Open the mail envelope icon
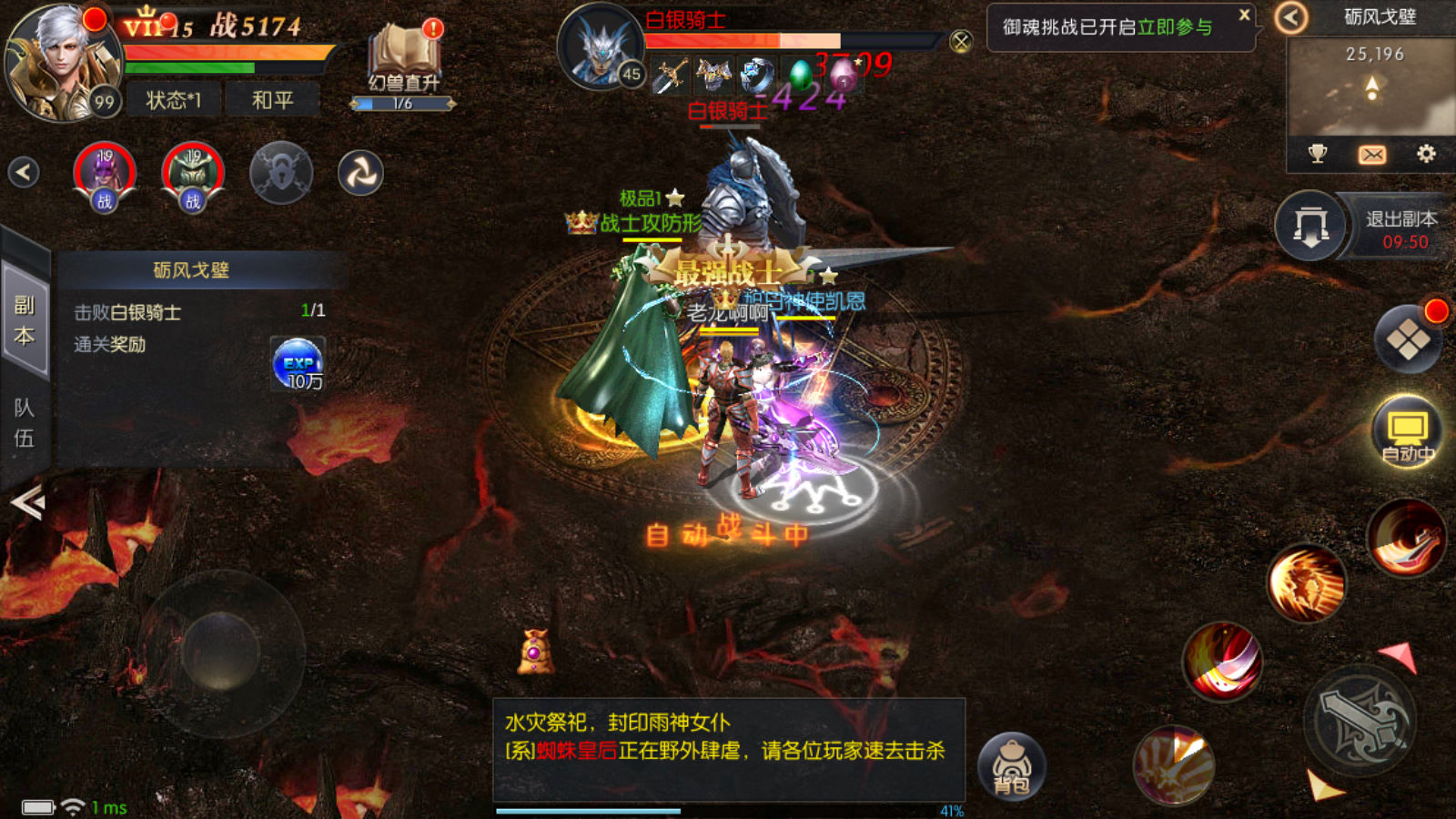The height and width of the screenshot is (819, 1456). point(1371,155)
